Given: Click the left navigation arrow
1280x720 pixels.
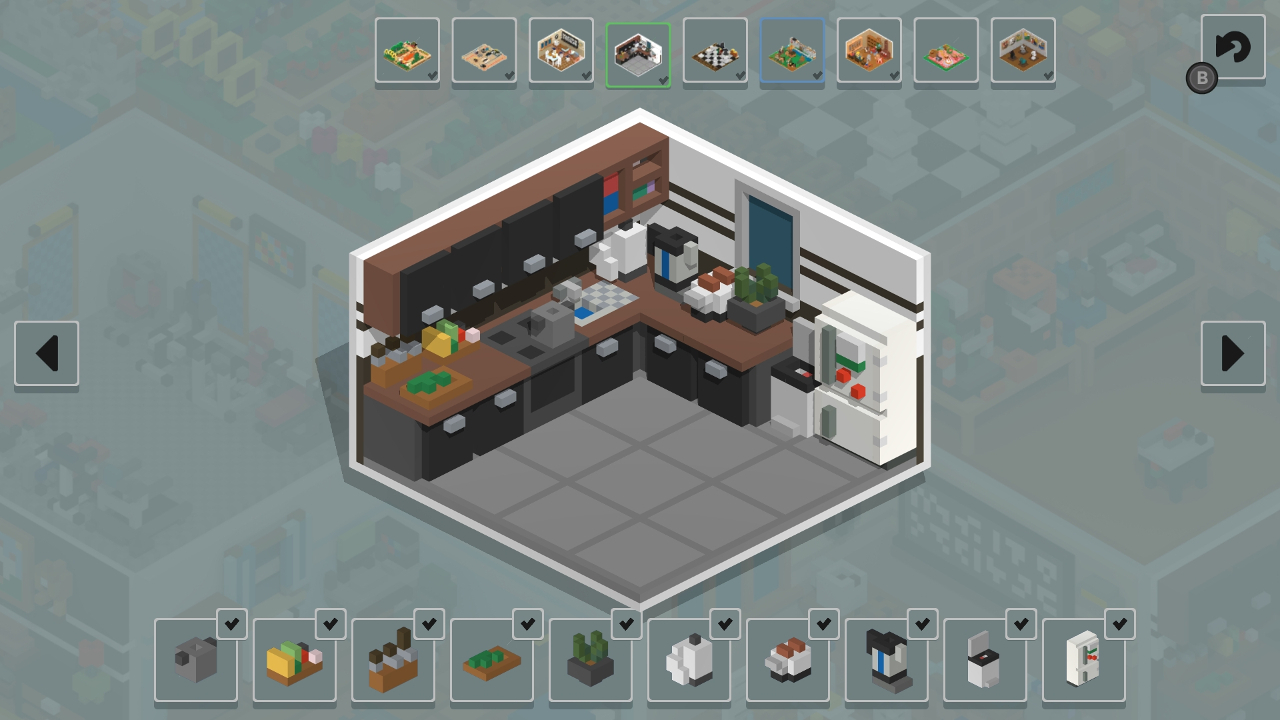Looking at the screenshot, I should pos(46,353).
